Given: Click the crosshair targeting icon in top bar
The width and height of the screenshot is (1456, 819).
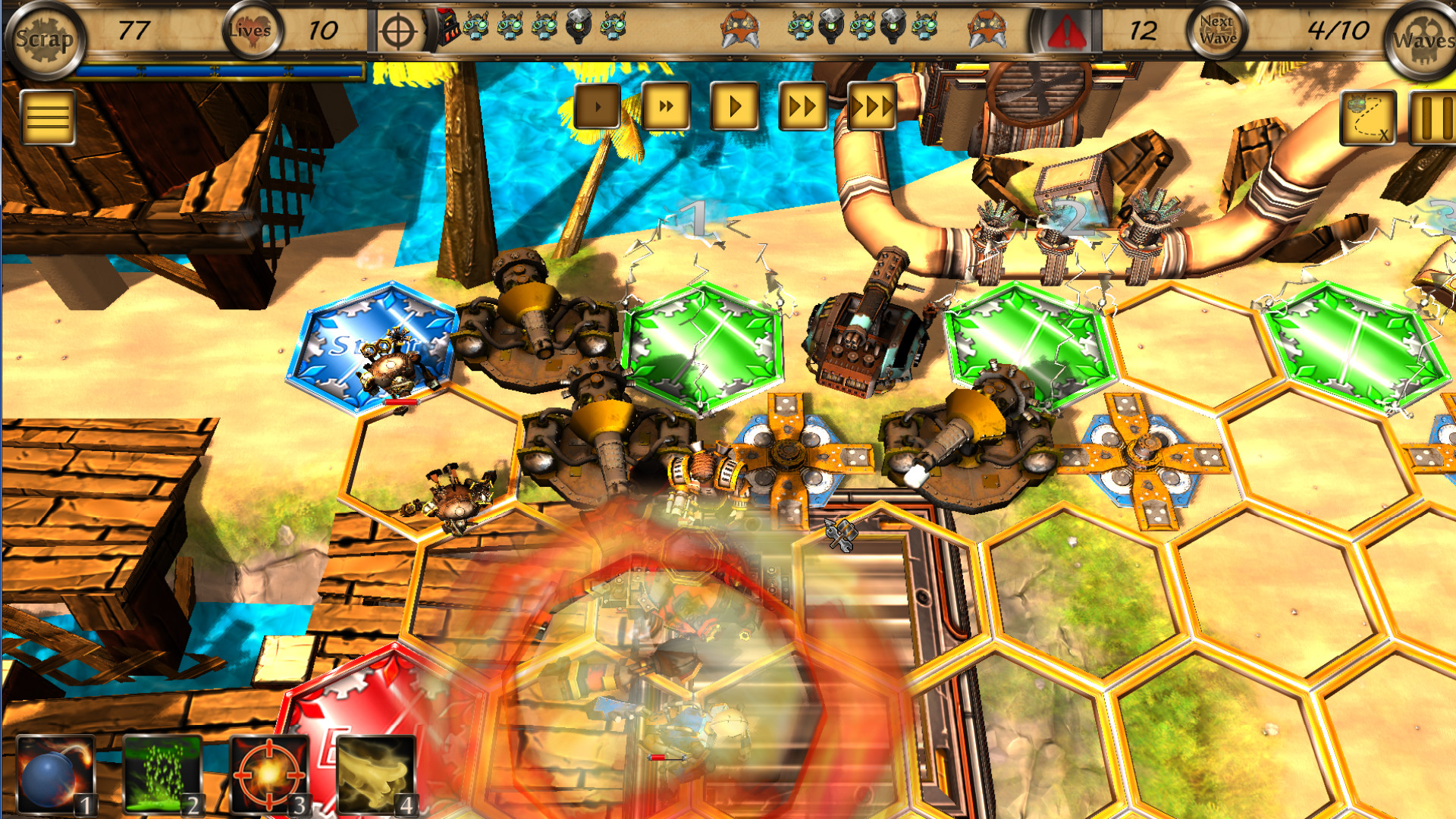Looking at the screenshot, I should click(x=397, y=31).
